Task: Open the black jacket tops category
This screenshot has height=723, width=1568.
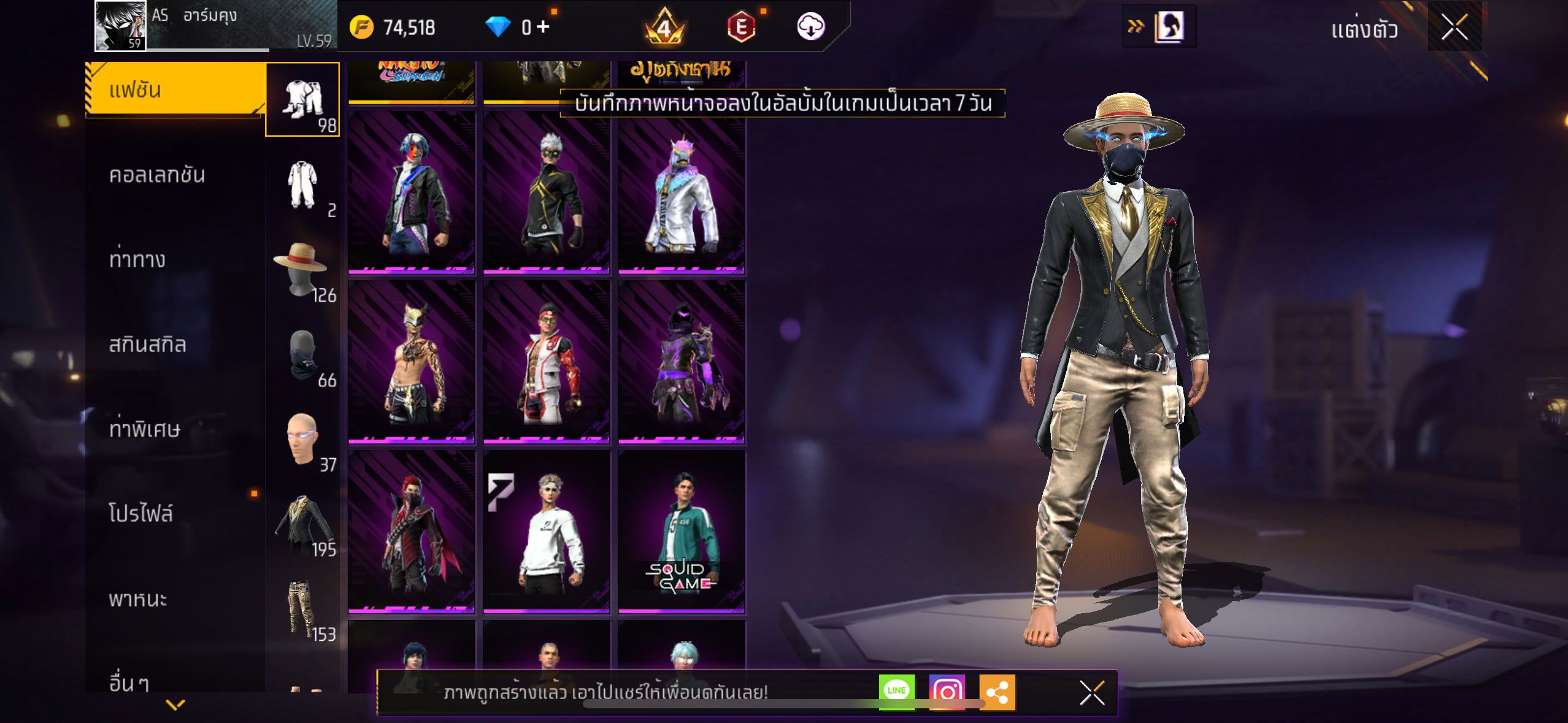Action: click(302, 524)
